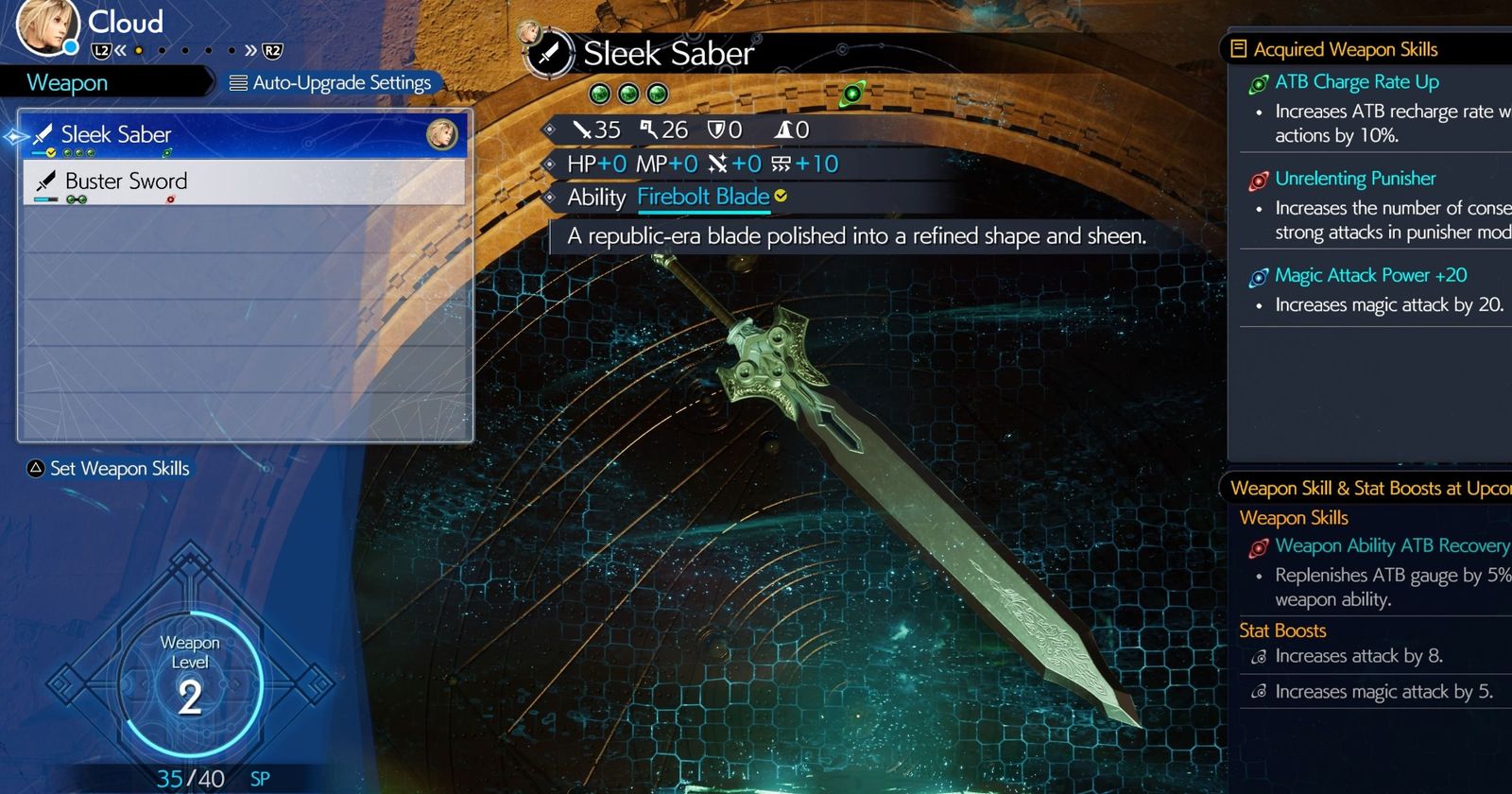Click the Weapon Level 2 gauge
1512x794 pixels.
point(190,681)
